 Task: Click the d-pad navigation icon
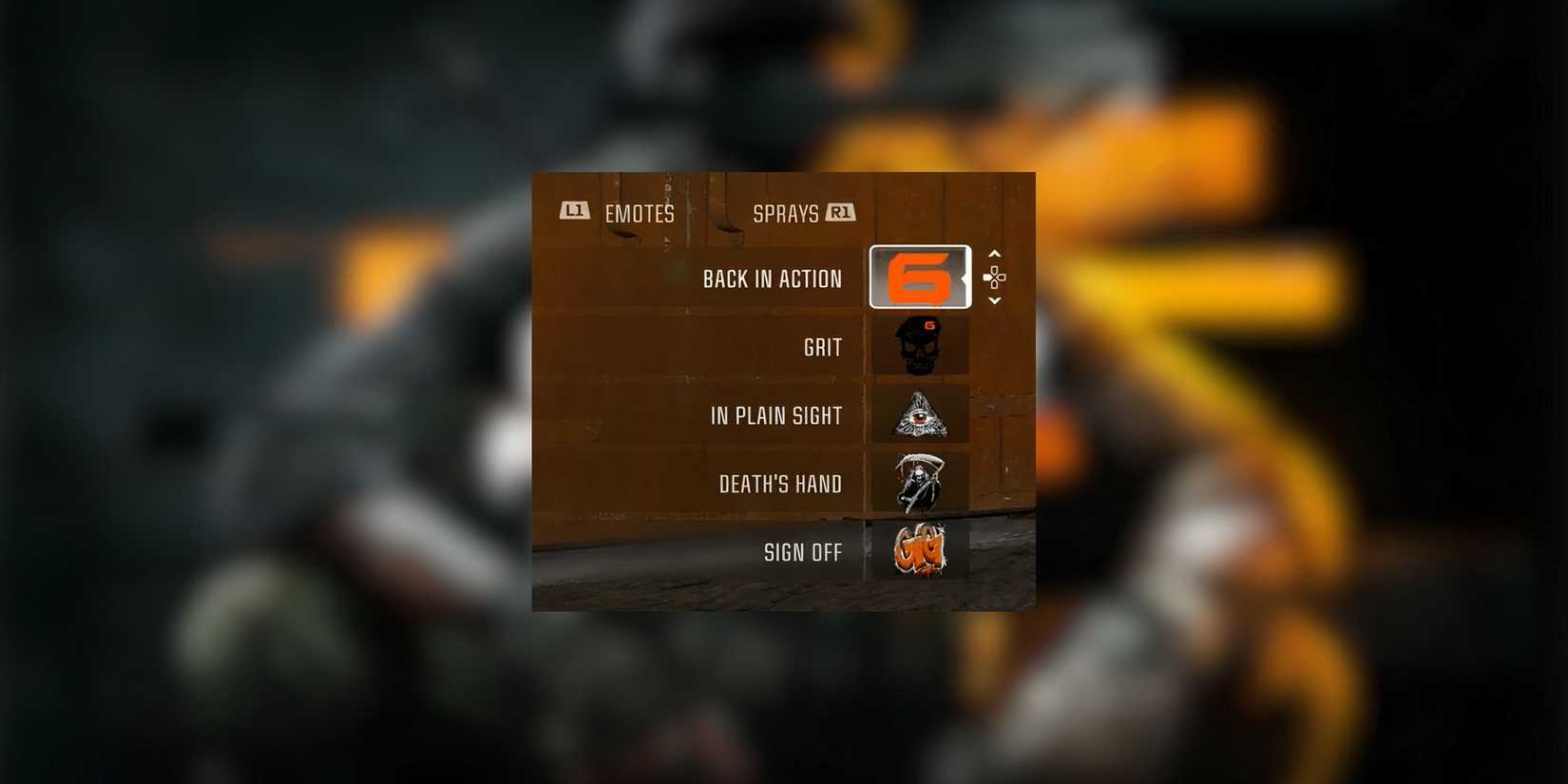click(x=994, y=277)
